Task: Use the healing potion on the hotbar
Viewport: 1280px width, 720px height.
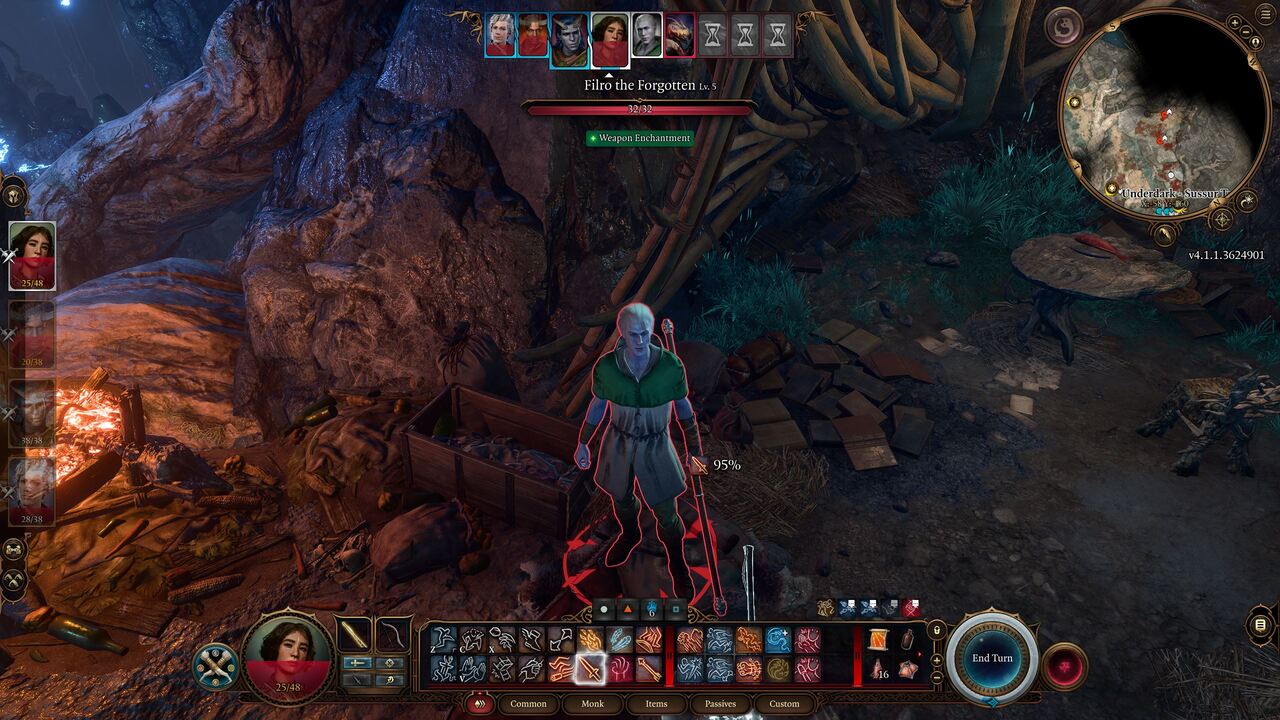Action: point(908,641)
